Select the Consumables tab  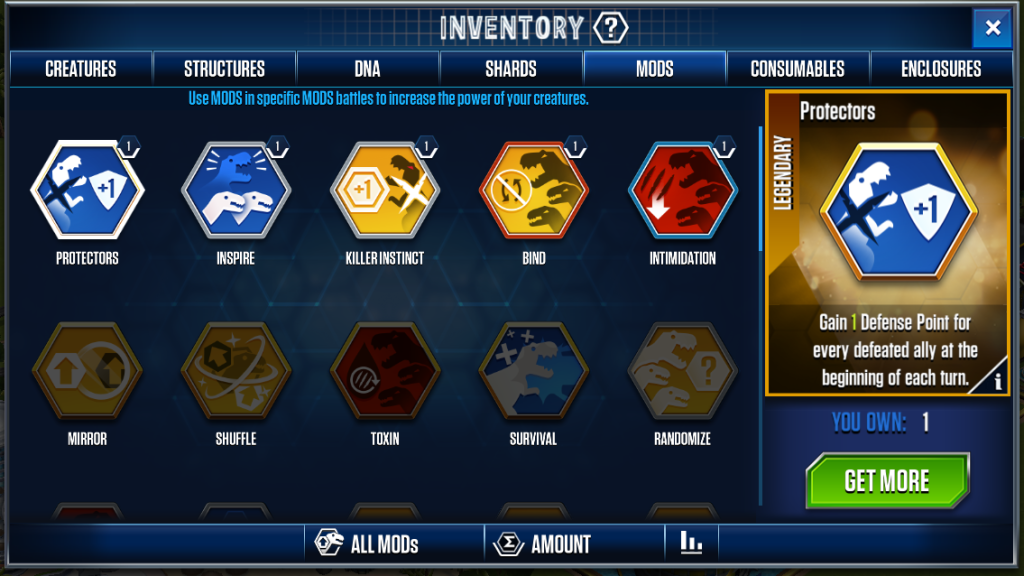pyautogui.click(x=798, y=69)
